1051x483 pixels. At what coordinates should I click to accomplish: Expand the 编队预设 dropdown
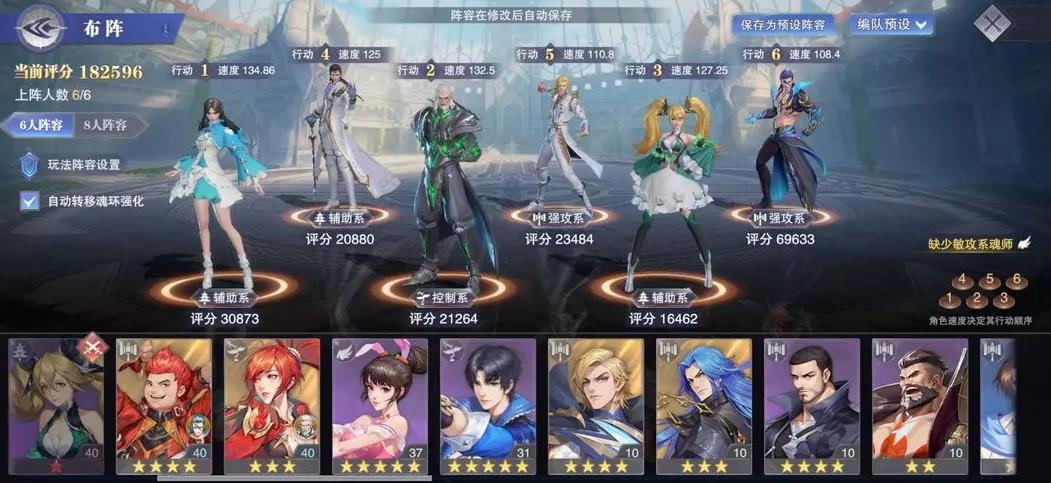pos(890,24)
